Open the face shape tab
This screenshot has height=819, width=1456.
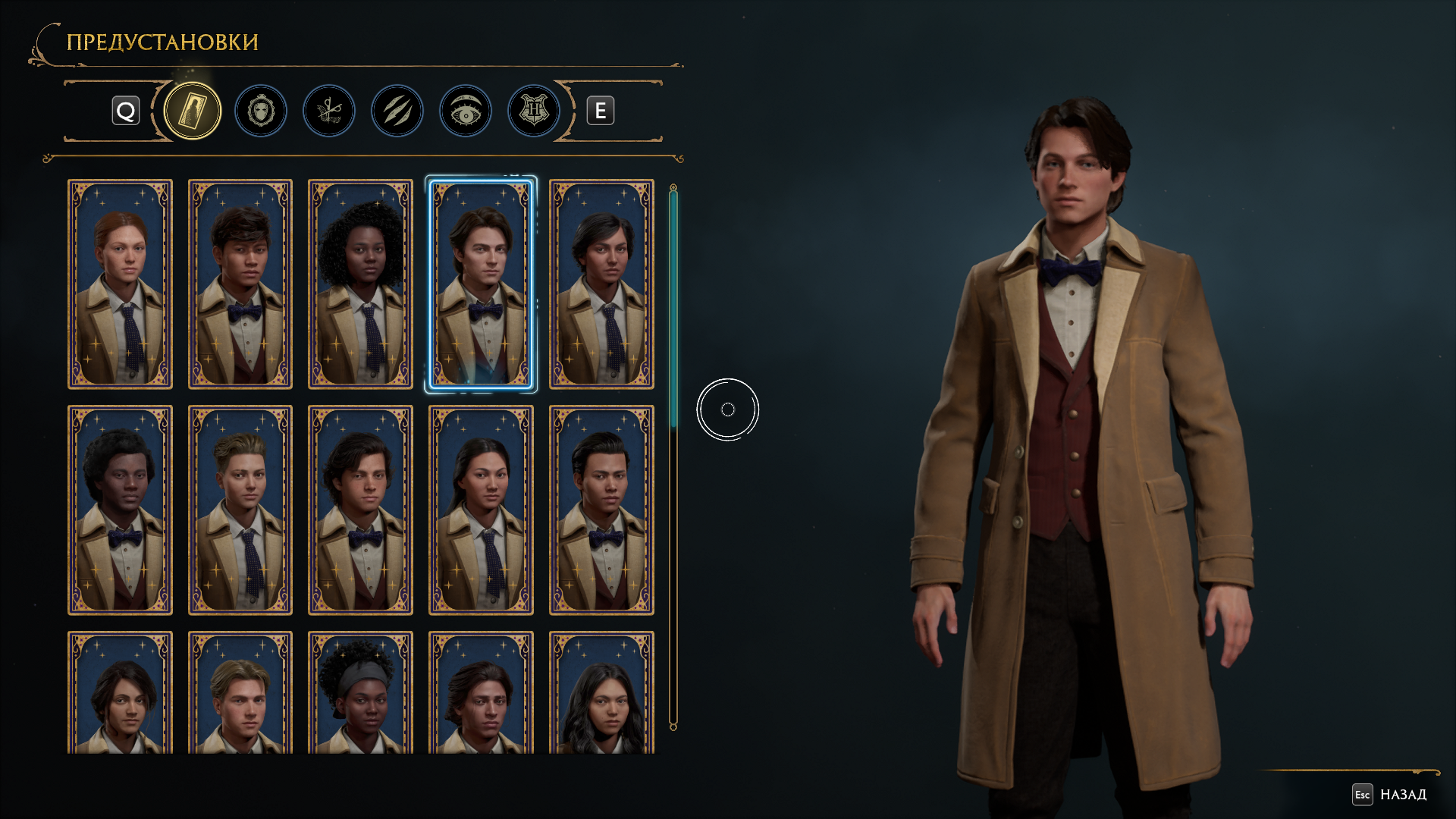pos(261,111)
